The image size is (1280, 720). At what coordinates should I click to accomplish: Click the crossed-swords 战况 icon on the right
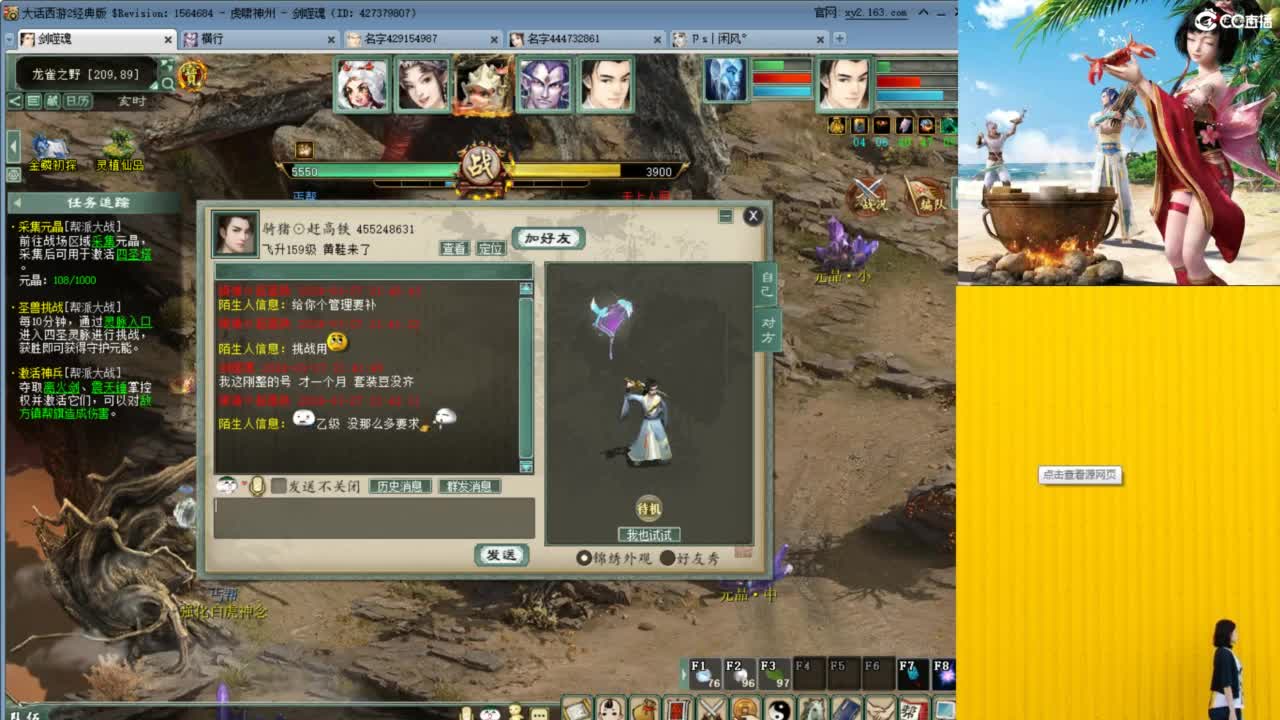click(x=866, y=196)
